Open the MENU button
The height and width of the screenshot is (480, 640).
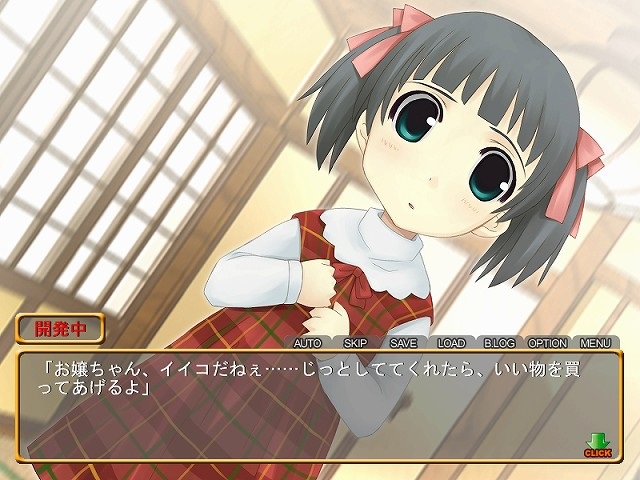tap(595, 342)
